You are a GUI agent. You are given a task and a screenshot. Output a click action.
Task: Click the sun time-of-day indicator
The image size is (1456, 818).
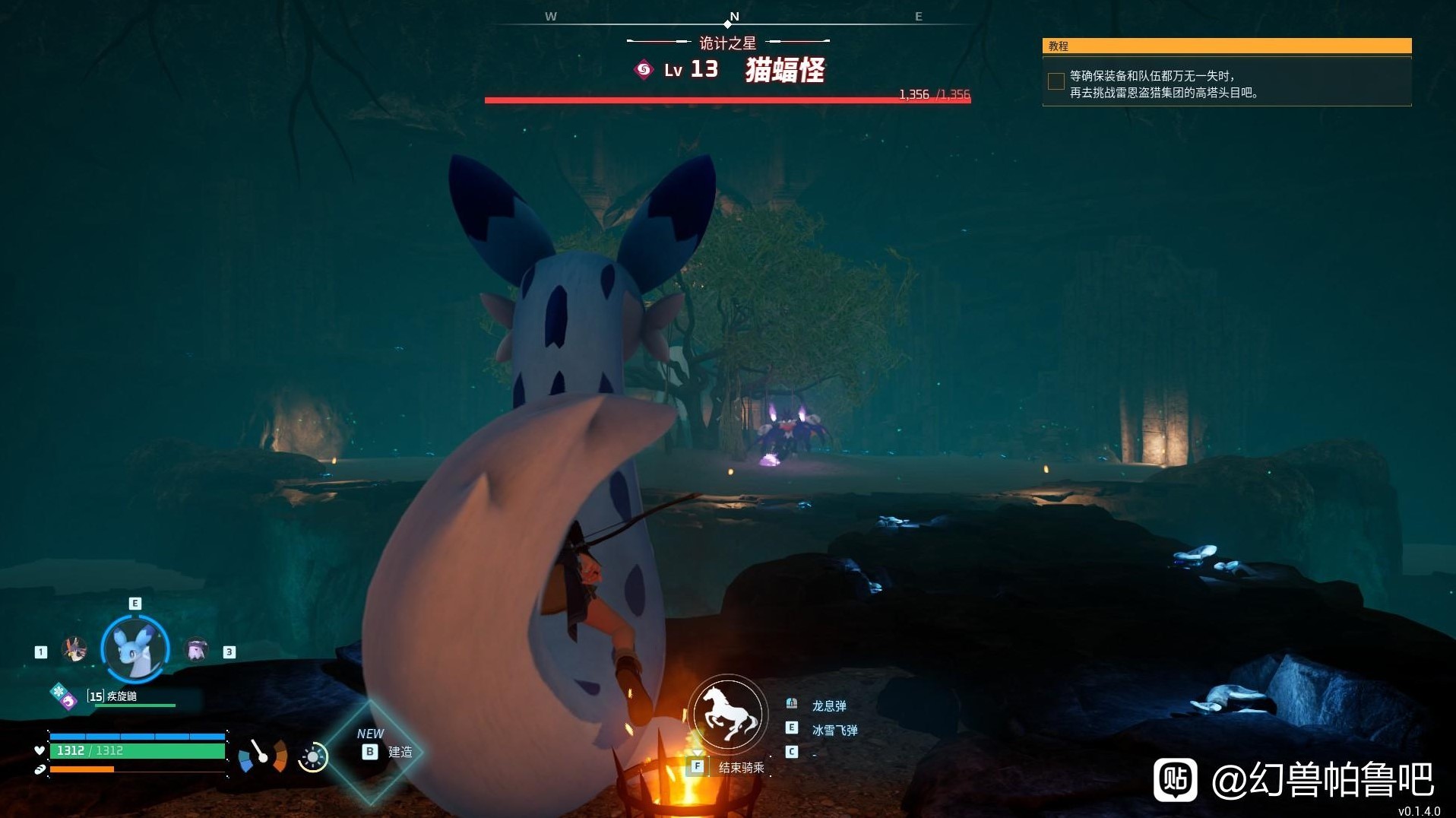point(312,757)
